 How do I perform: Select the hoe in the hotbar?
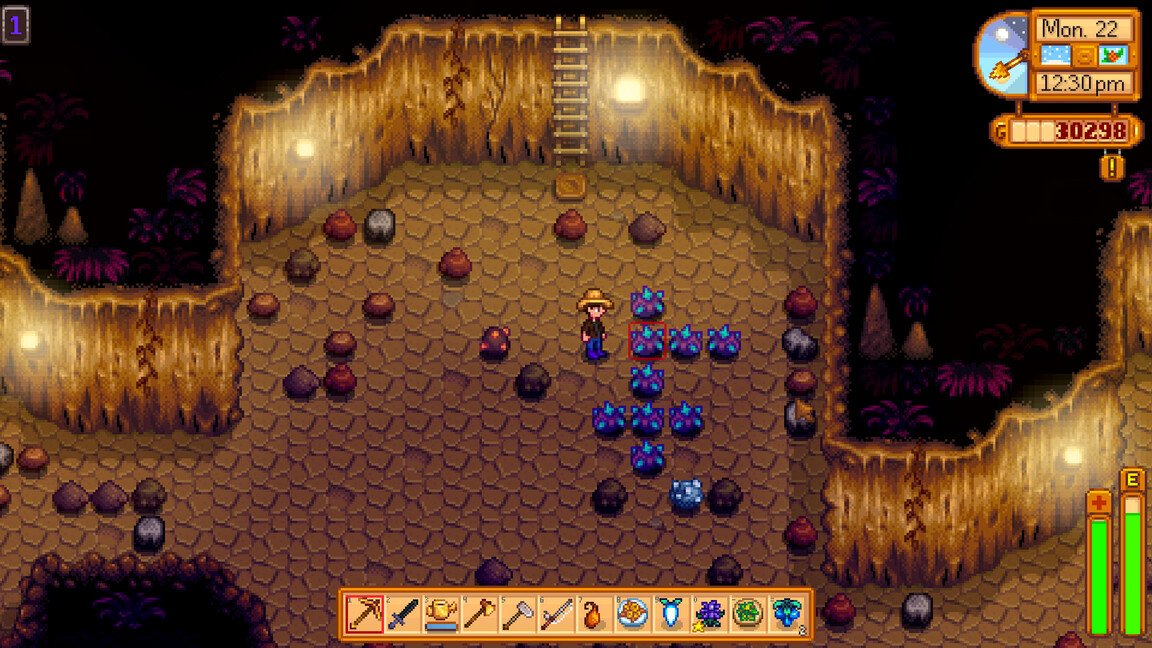tap(517, 613)
